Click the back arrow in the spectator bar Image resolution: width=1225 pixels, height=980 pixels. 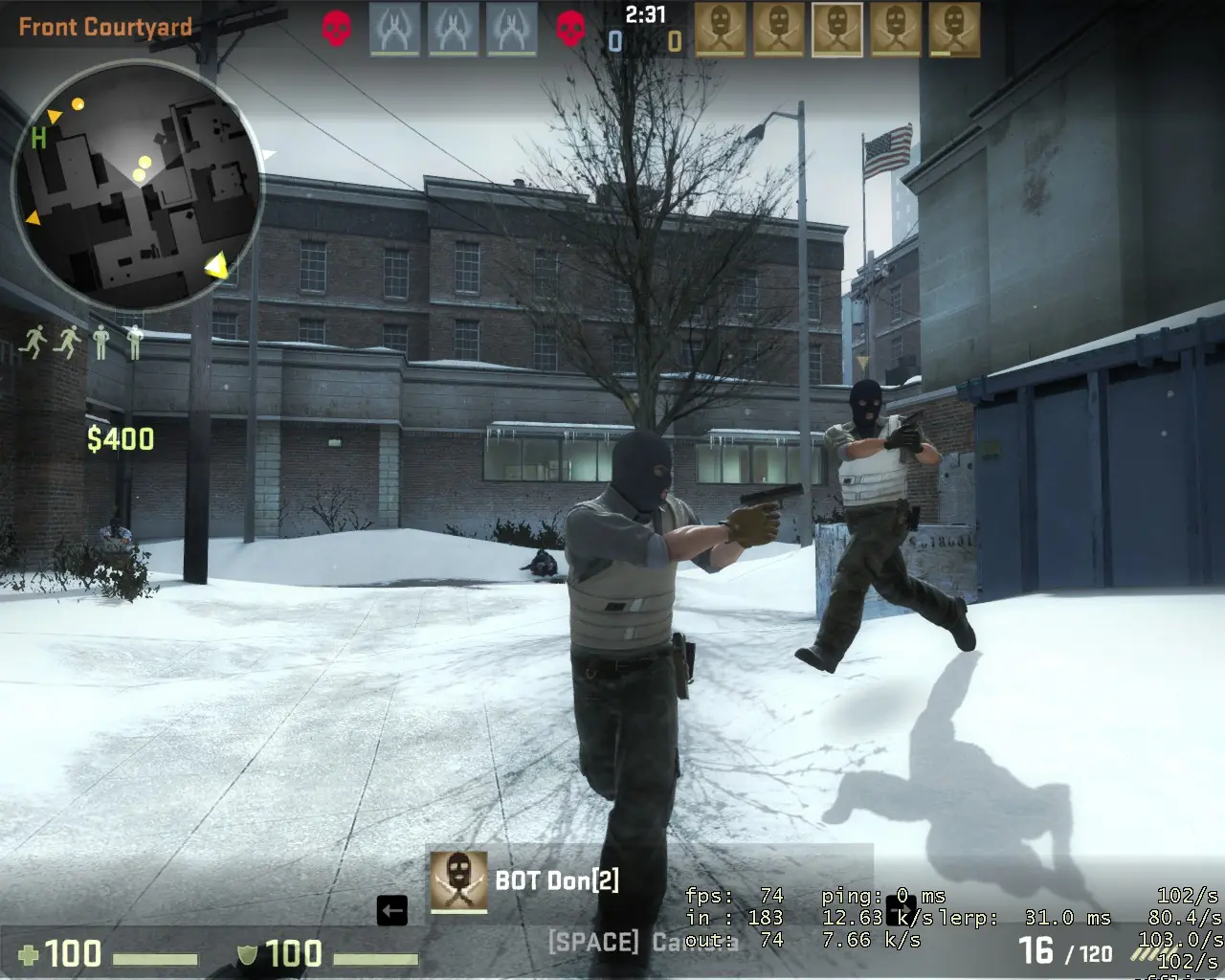coord(393,912)
